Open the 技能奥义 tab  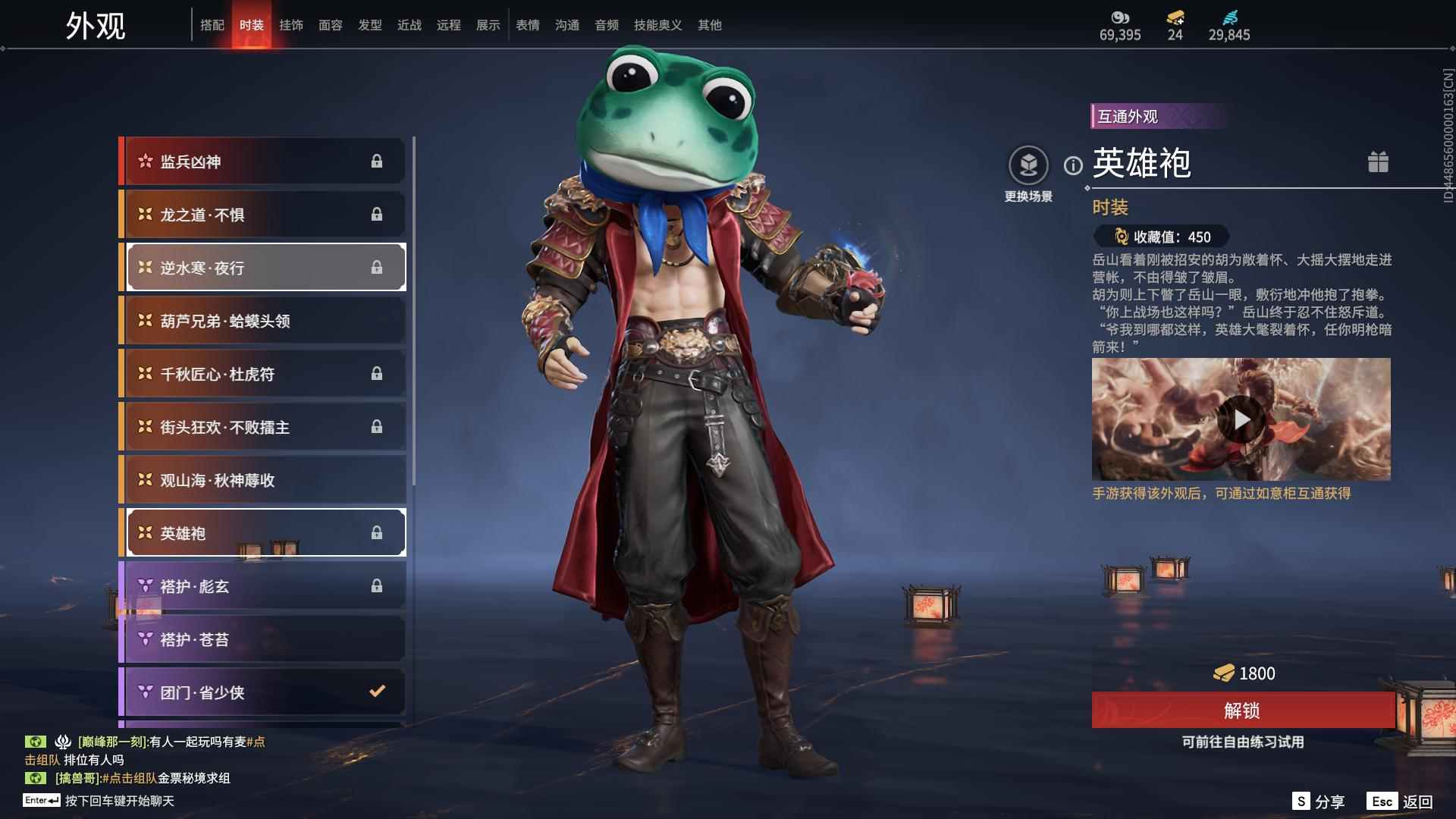pos(657,25)
